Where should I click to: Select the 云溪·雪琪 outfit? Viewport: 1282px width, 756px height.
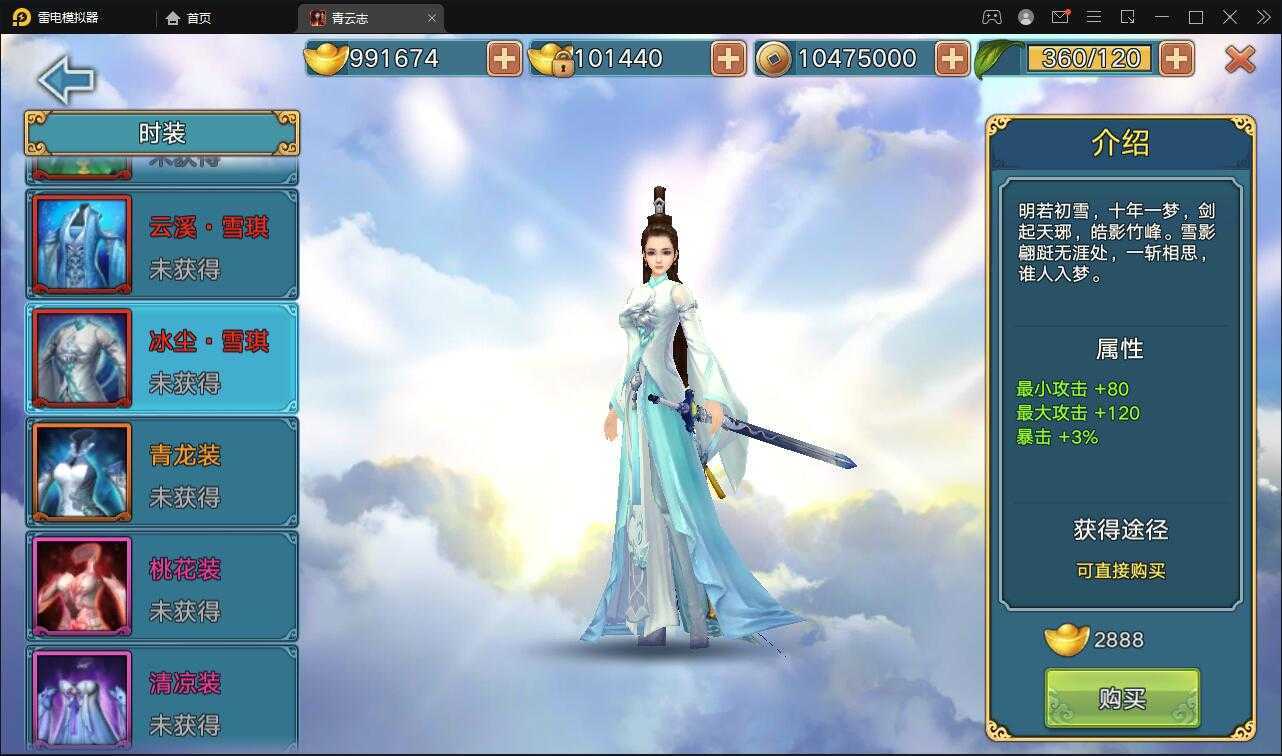[x=162, y=245]
